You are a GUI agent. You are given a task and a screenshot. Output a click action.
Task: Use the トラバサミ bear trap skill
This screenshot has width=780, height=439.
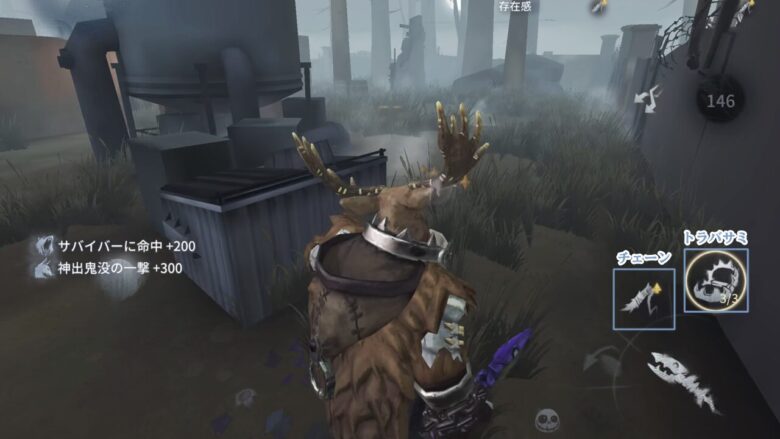[716, 280]
